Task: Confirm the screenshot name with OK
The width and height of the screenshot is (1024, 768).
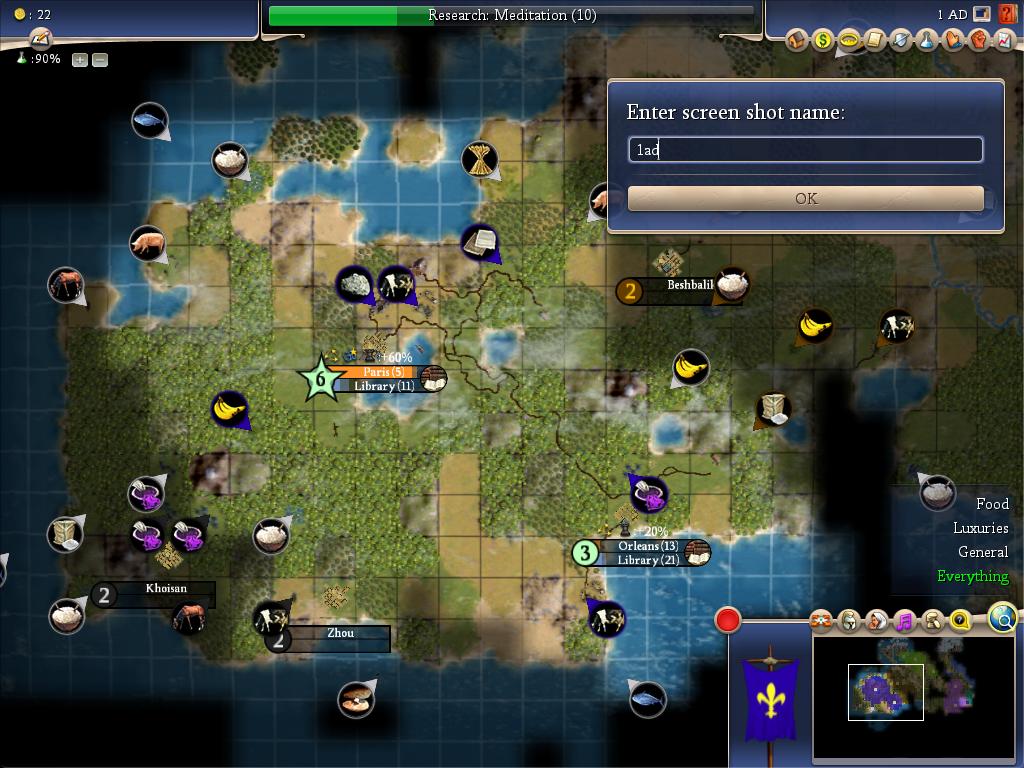Action: click(805, 198)
